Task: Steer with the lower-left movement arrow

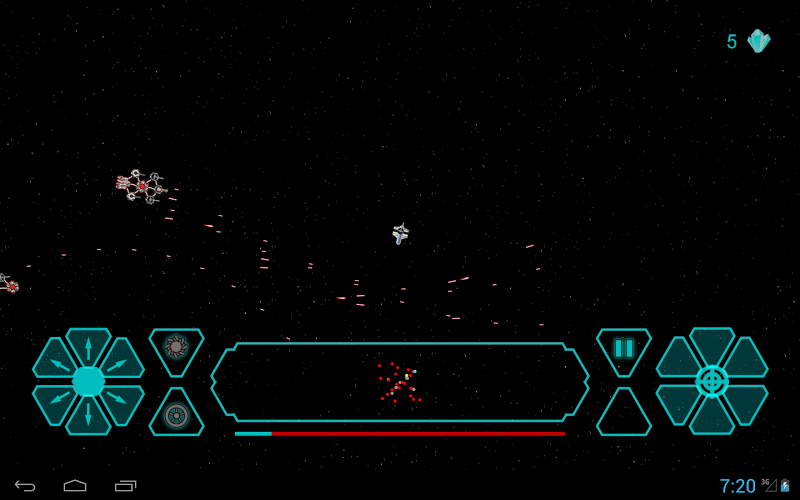Action: tap(56, 401)
